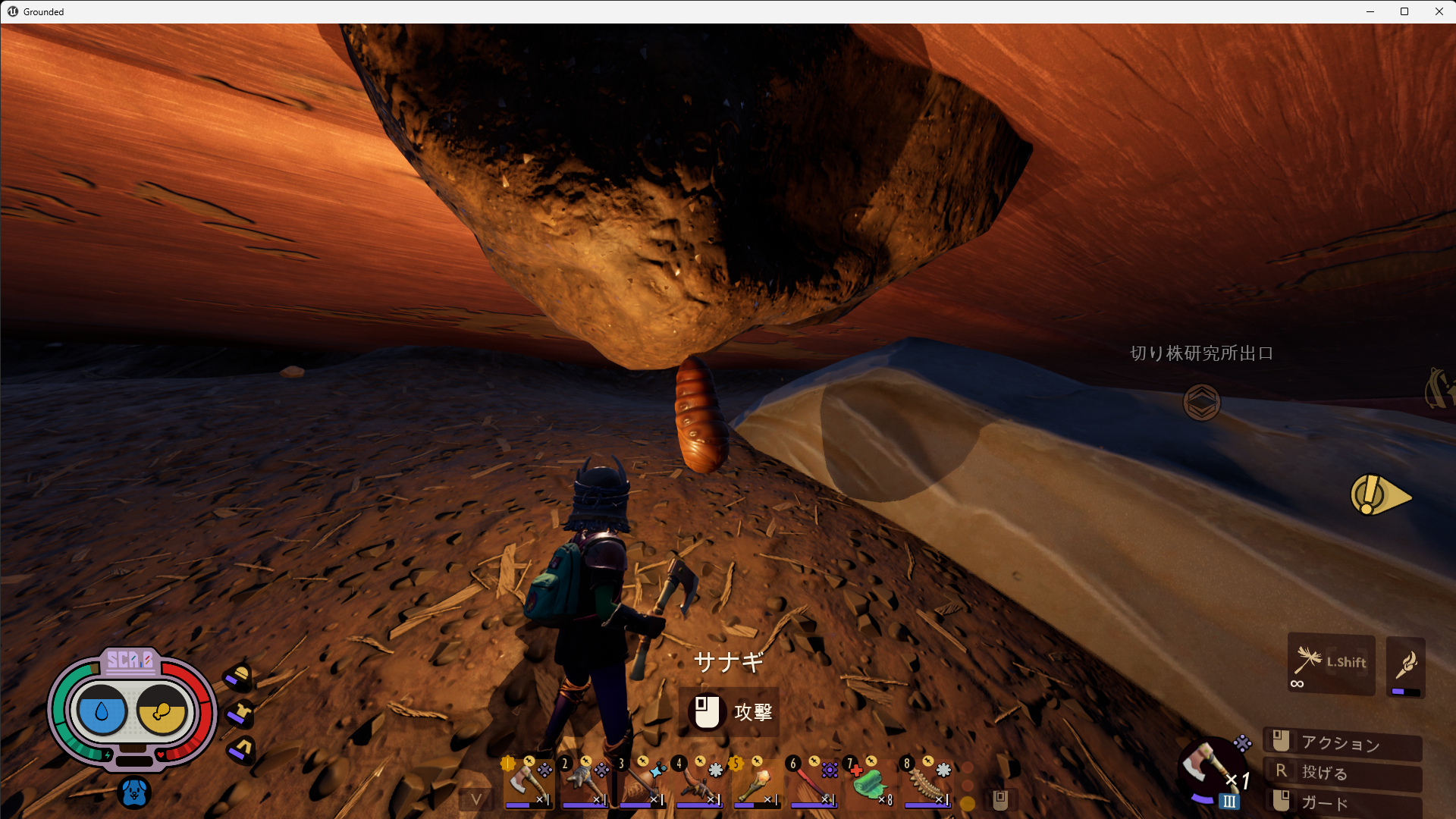
Task: Pick the red-bladed sword in slot 6
Action: [x=812, y=783]
